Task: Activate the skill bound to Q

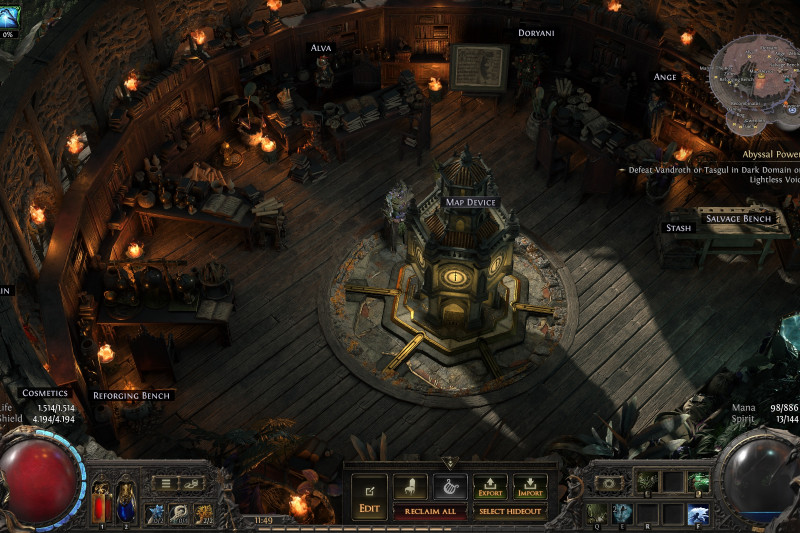Action: click(596, 512)
